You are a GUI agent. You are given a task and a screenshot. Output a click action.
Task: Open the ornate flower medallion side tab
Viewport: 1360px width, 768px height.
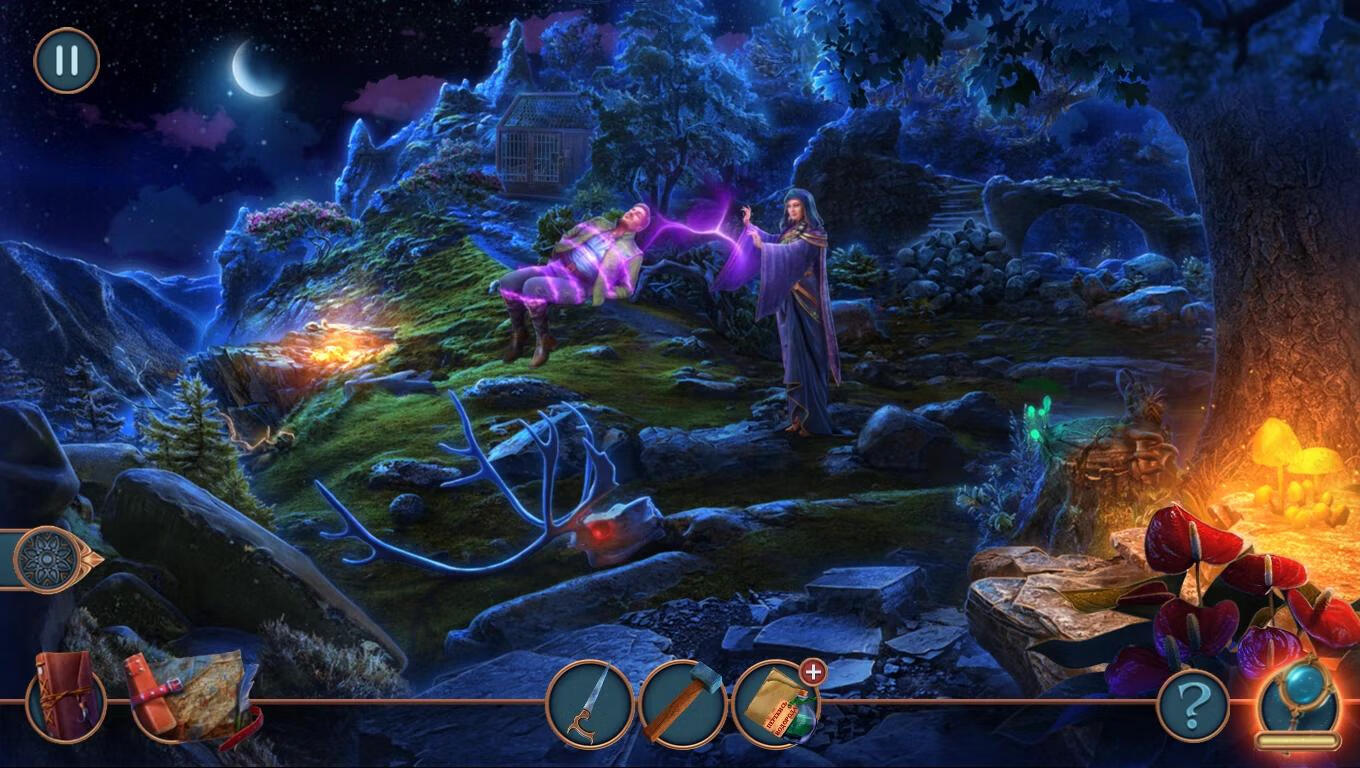coord(46,558)
